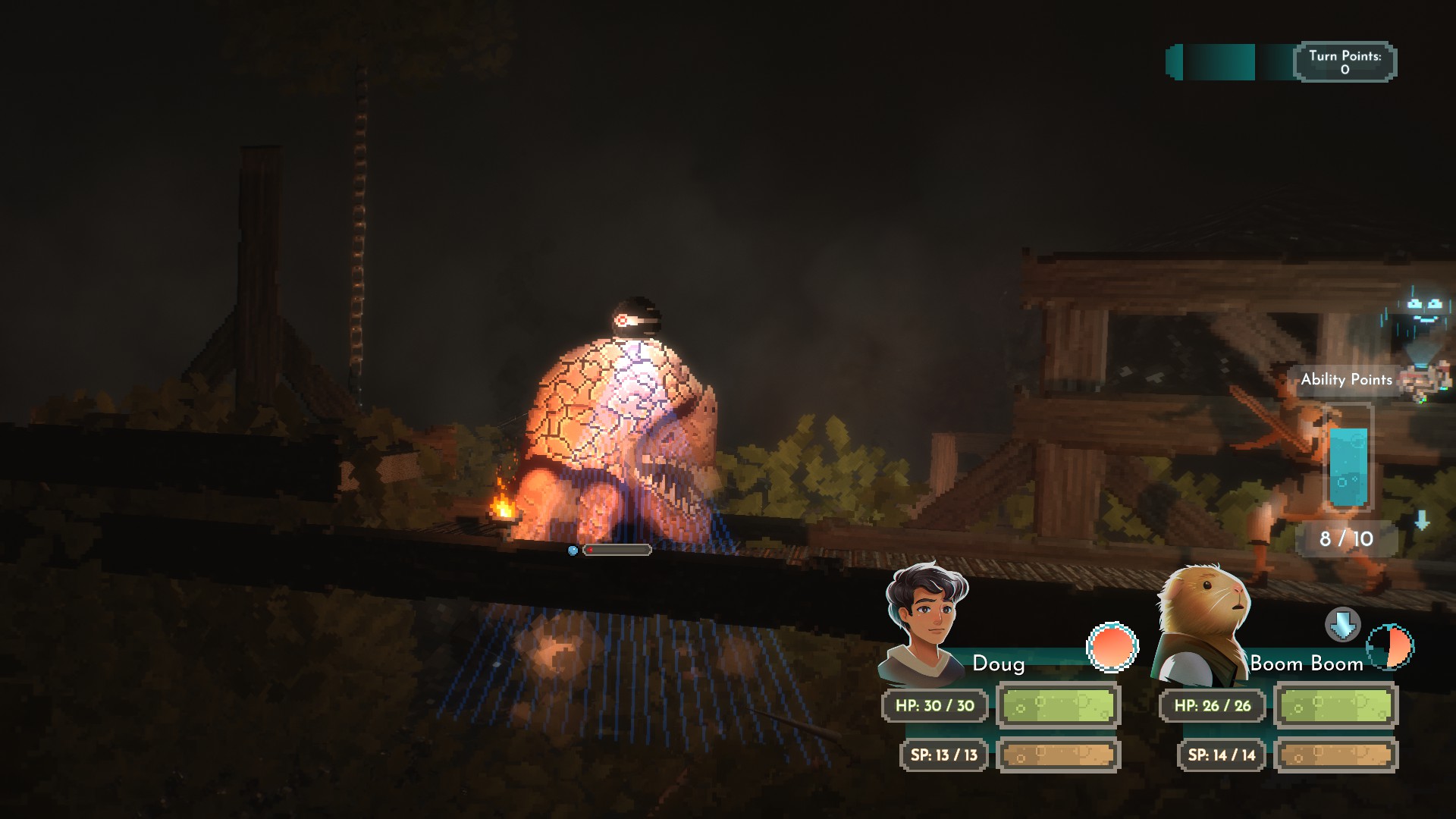Screen dimensions: 1456x819
Task: Select Boom Boom's capybara portrait
Action: 1201,622
